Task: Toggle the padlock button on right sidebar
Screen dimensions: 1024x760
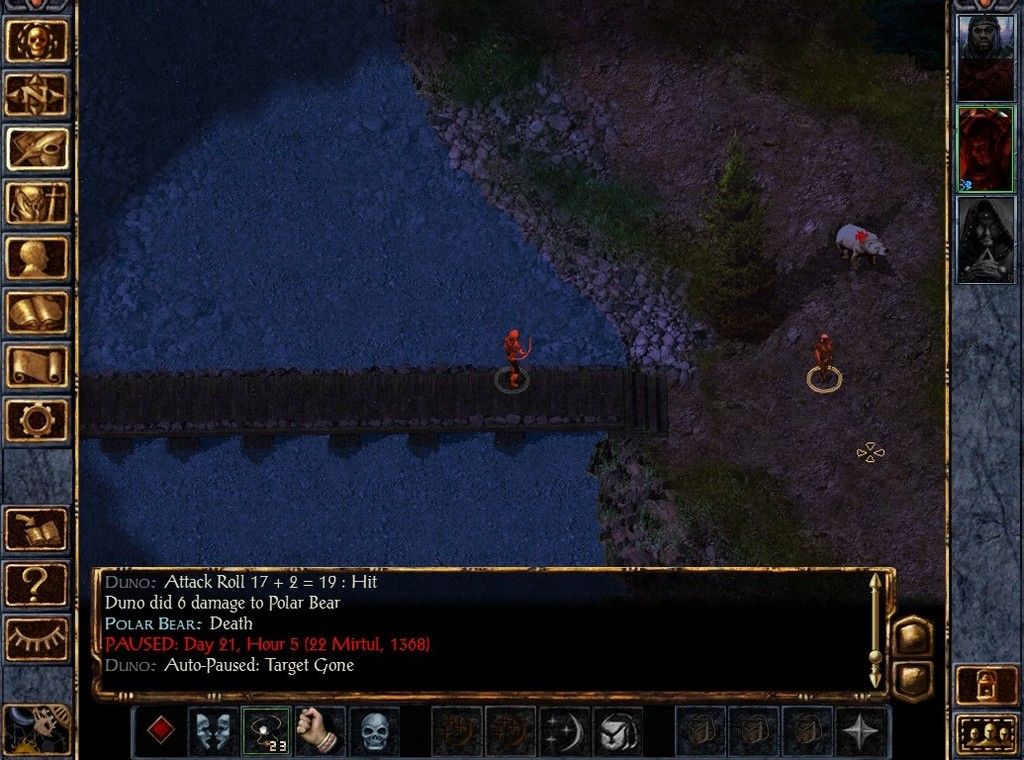Action: [985, 685]
